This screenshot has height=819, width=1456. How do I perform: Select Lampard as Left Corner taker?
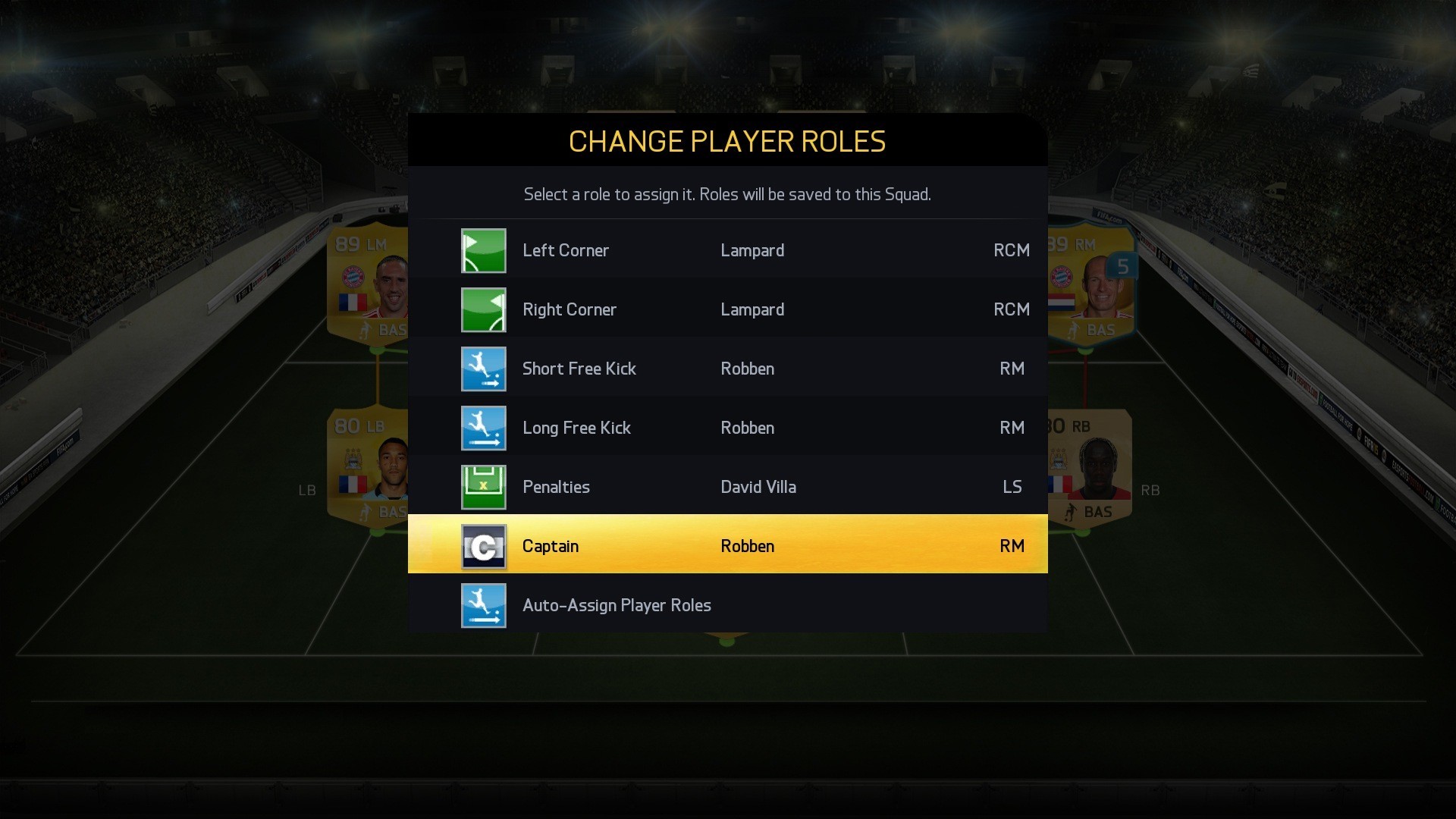click(752, 250)
